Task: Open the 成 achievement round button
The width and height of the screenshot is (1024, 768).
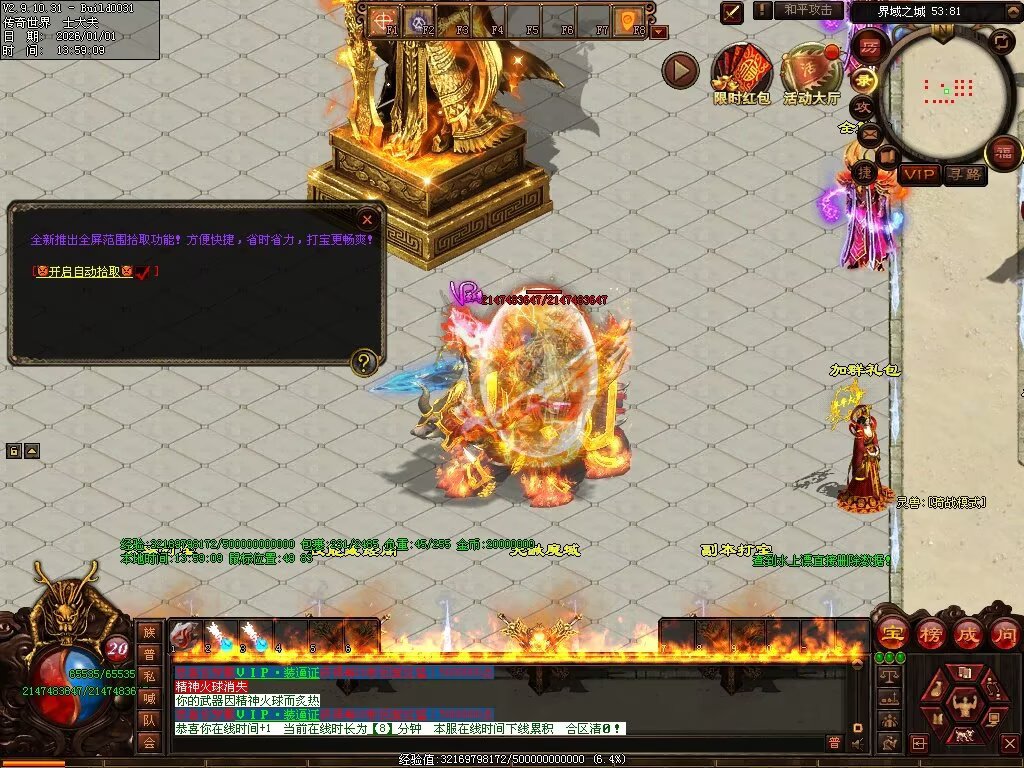Action: click(x=968, y=633)
